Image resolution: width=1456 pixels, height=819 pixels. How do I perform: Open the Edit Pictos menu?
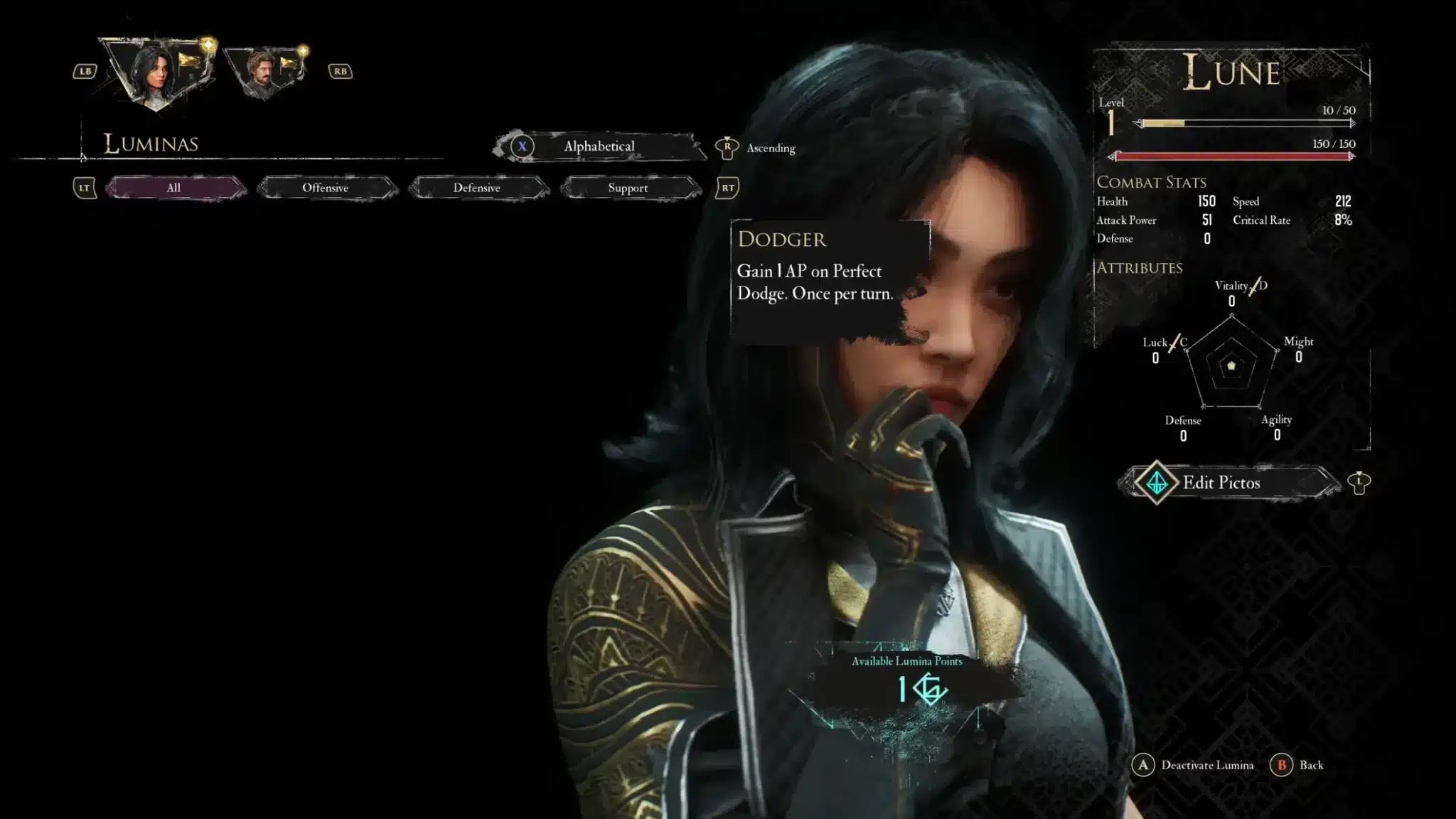(1221, 483)
